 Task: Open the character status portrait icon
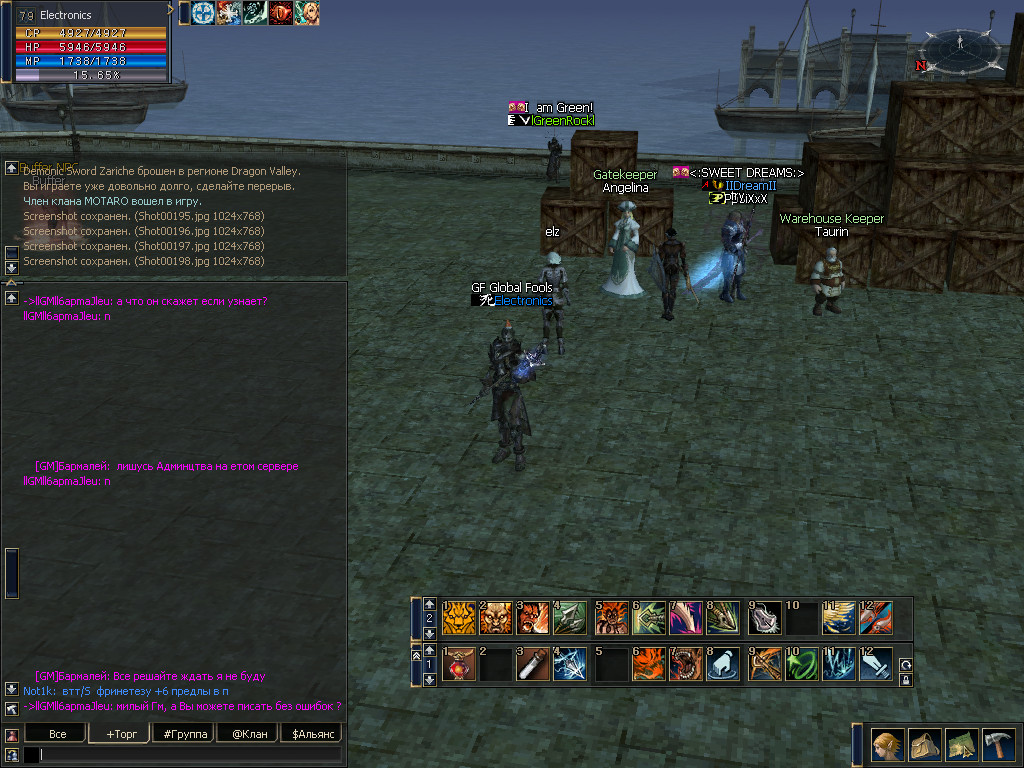(x=887, y=744)
